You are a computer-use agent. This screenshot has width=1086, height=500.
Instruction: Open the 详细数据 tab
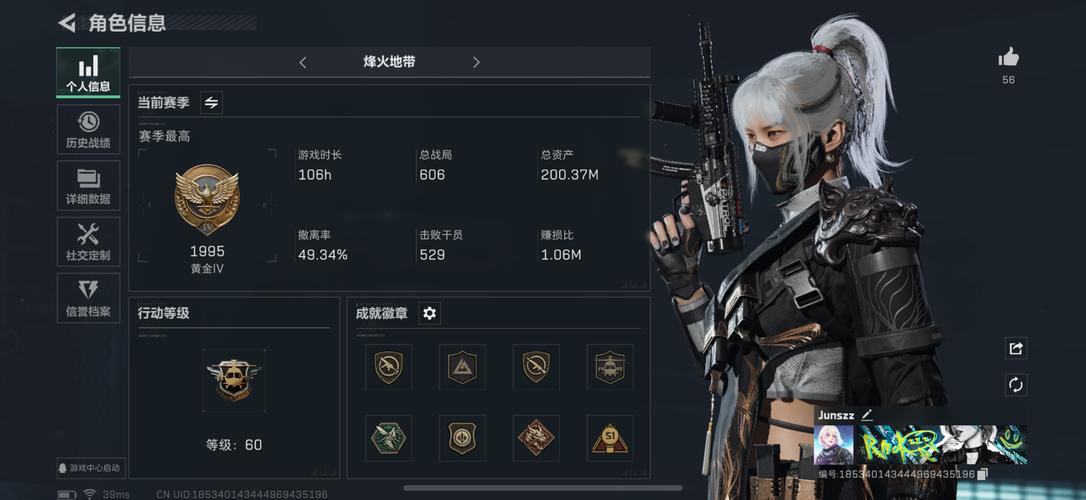click(x=88, y=186)
